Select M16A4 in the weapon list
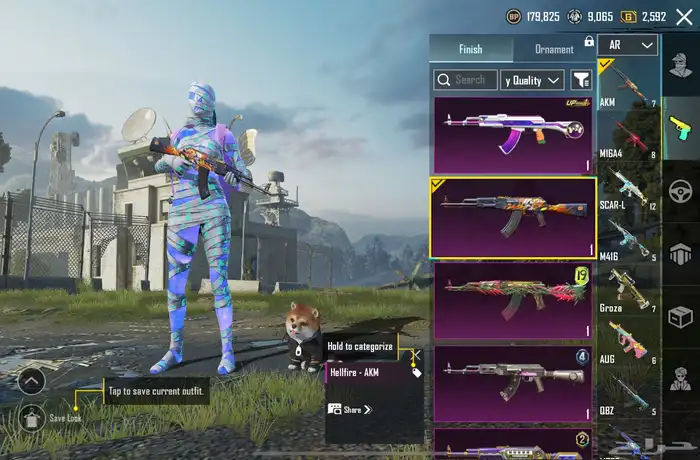Viewport: 700px width, 460px height. (x=629, y=141)
